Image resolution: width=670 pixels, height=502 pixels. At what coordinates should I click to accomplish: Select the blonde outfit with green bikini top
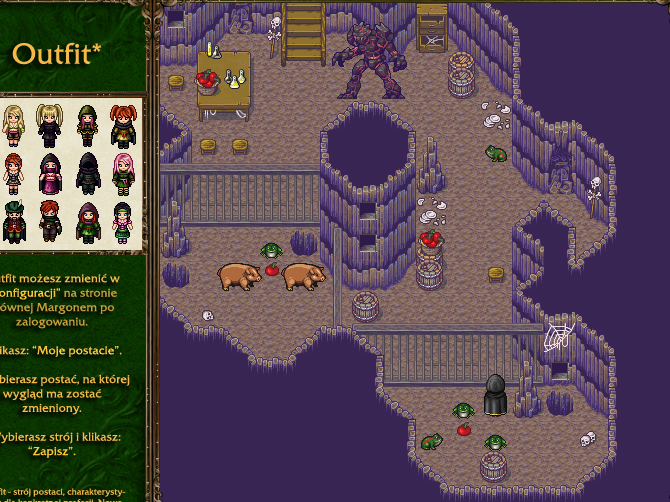coord(13,127)
